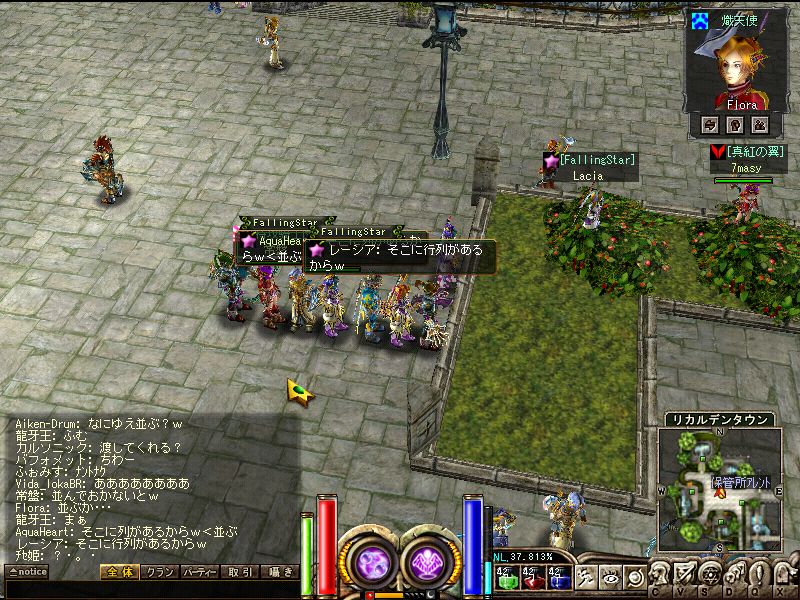Click the eye icon button
The image size is (800, 600).
pyautogui.click(x=609, y=577)
